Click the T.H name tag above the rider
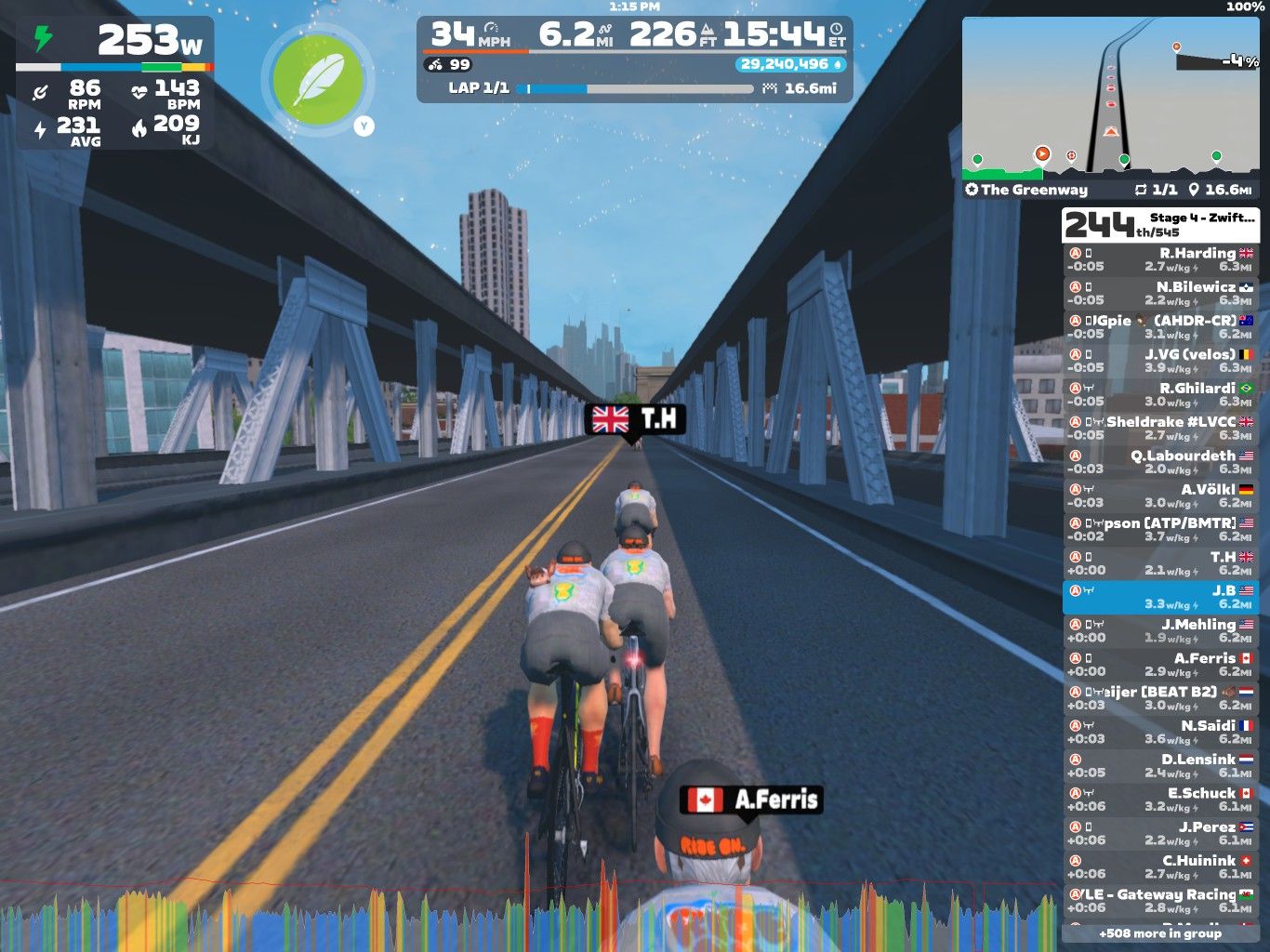The height and width of the screenshot is (952, 1270). pyautogui.click(x=638, y=420)
